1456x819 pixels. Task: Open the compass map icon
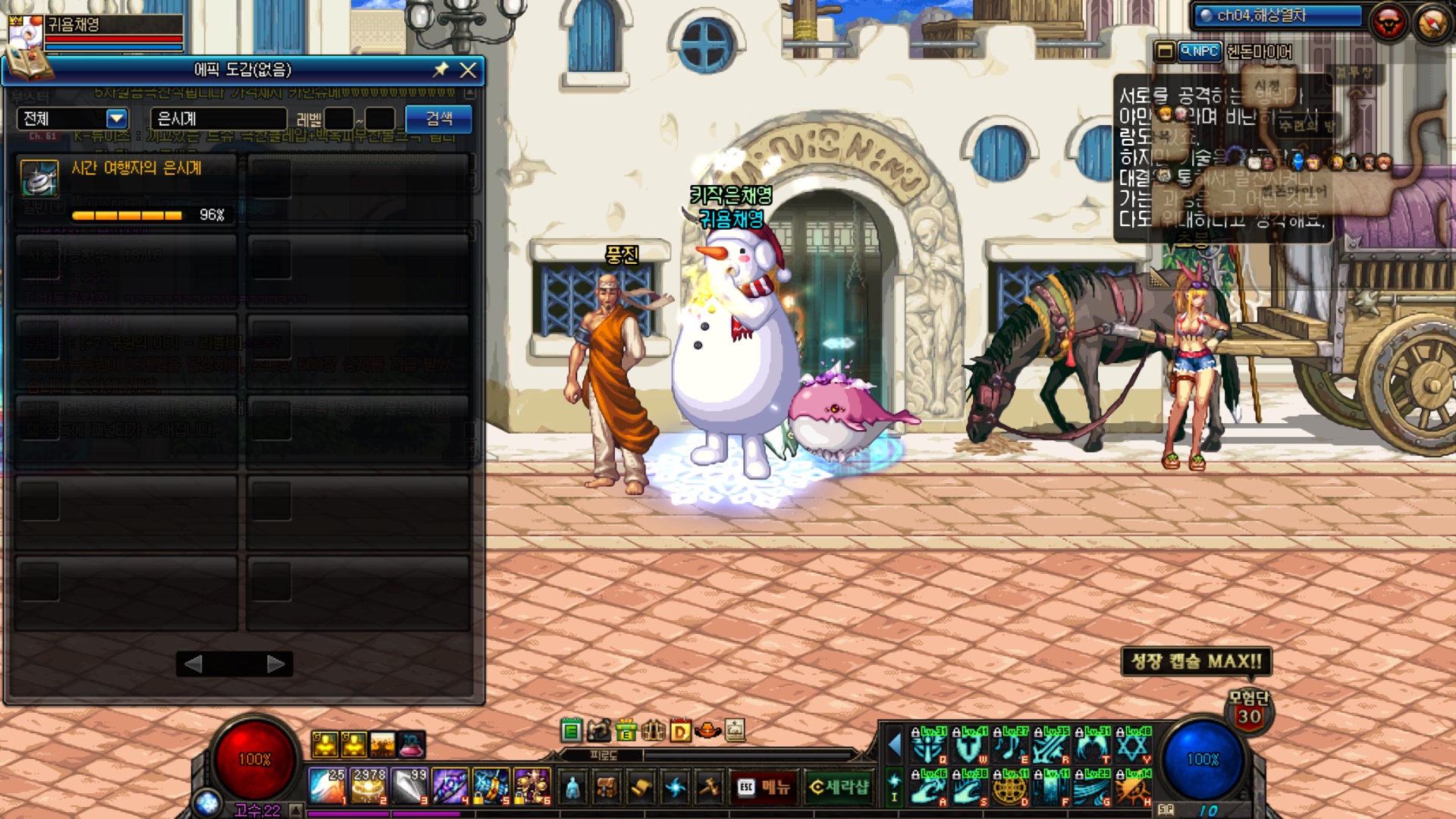click(x=1432, y=24)
